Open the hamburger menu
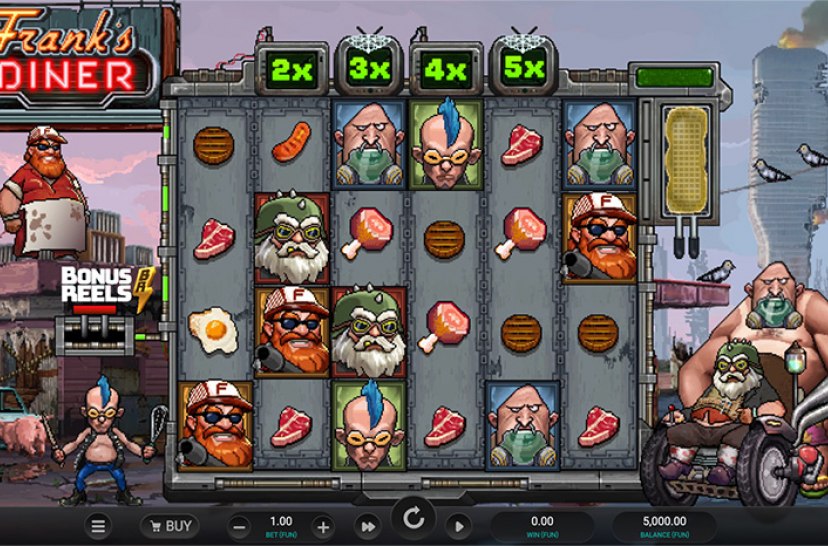 click(98, 526)
